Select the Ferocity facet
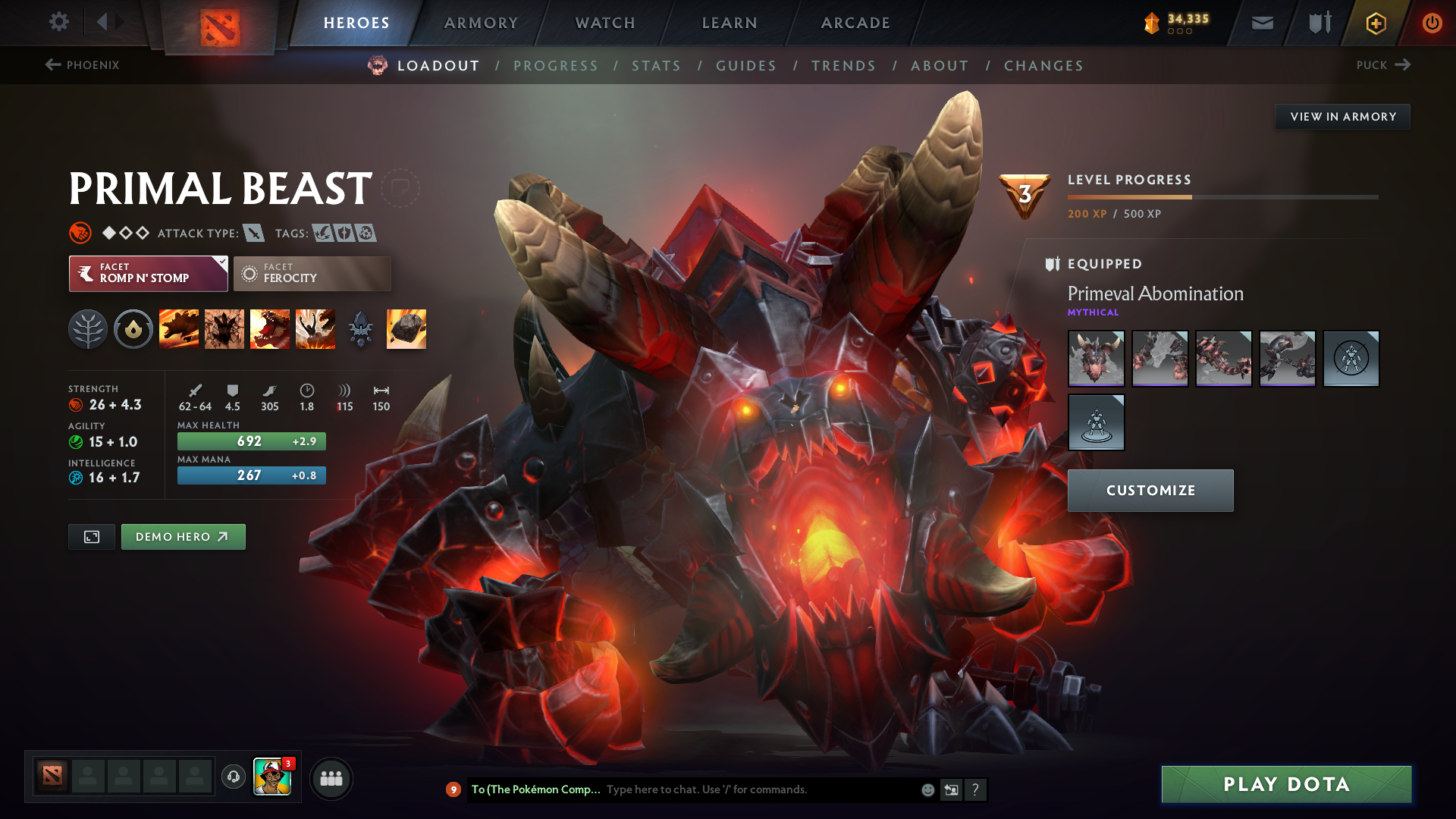Screen dimensions: 1456x819 point(312,273)
